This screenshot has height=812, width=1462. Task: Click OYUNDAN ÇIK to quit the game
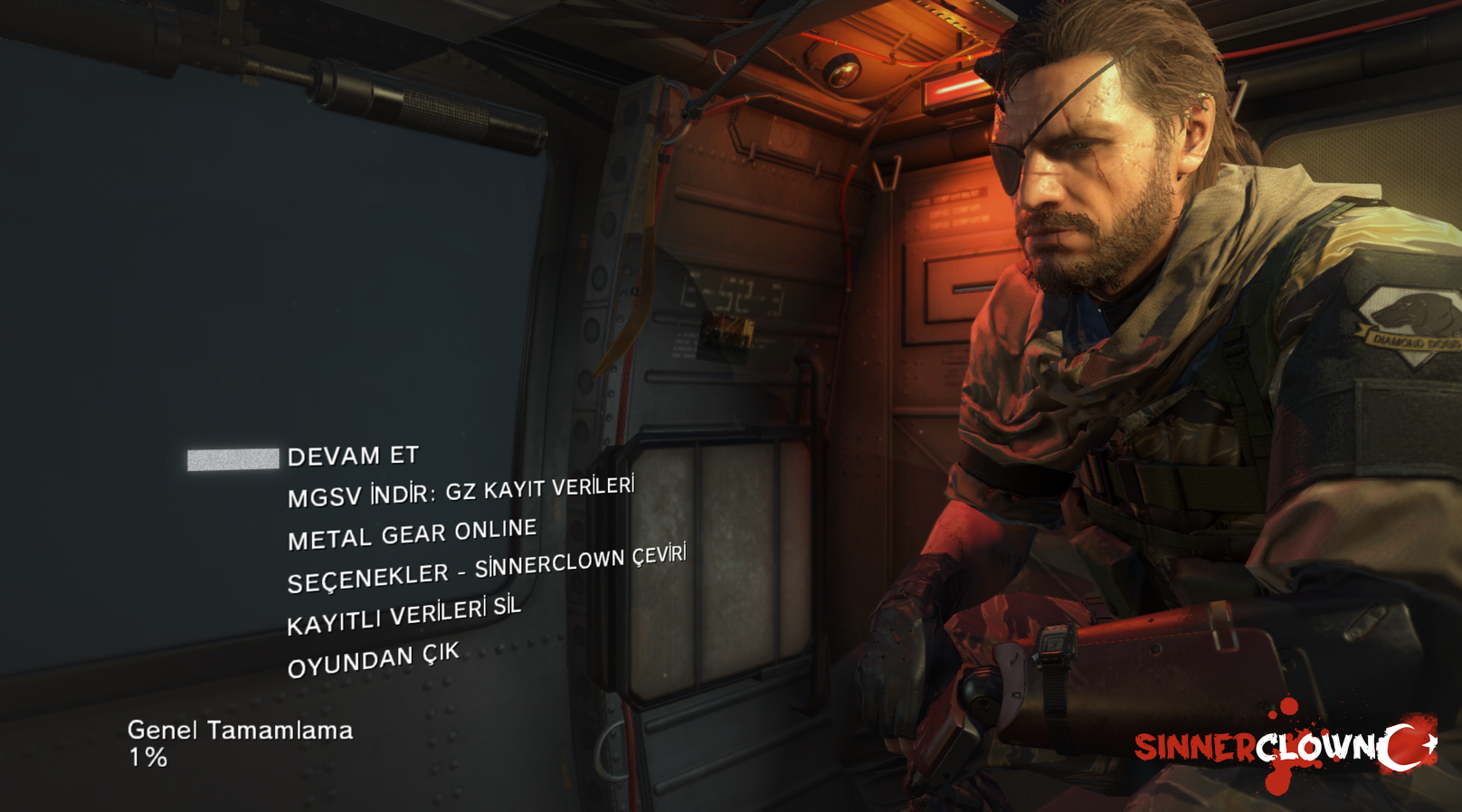tap(373, 660)
